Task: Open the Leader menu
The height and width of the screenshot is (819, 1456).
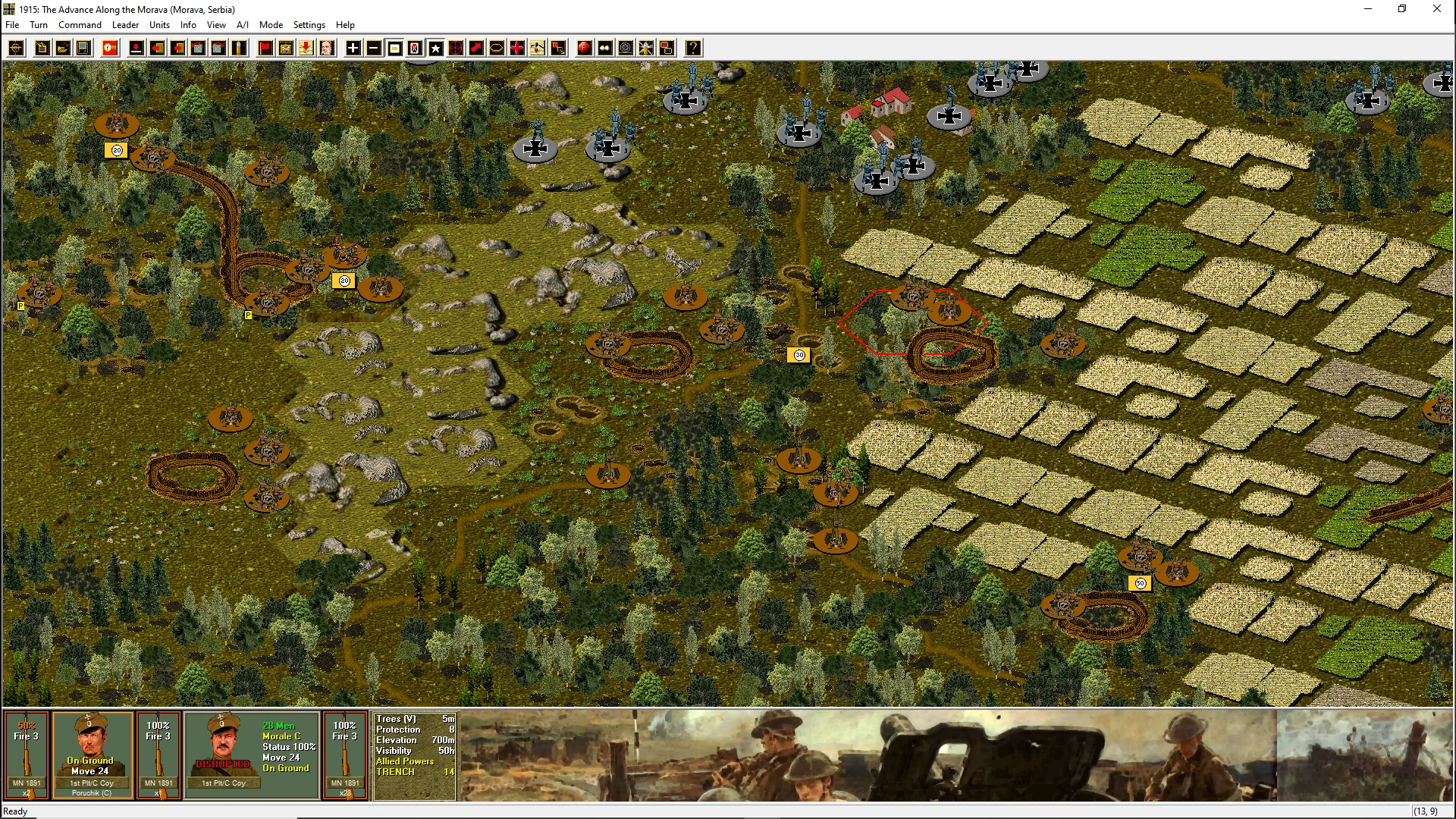Action: point(125,25)
